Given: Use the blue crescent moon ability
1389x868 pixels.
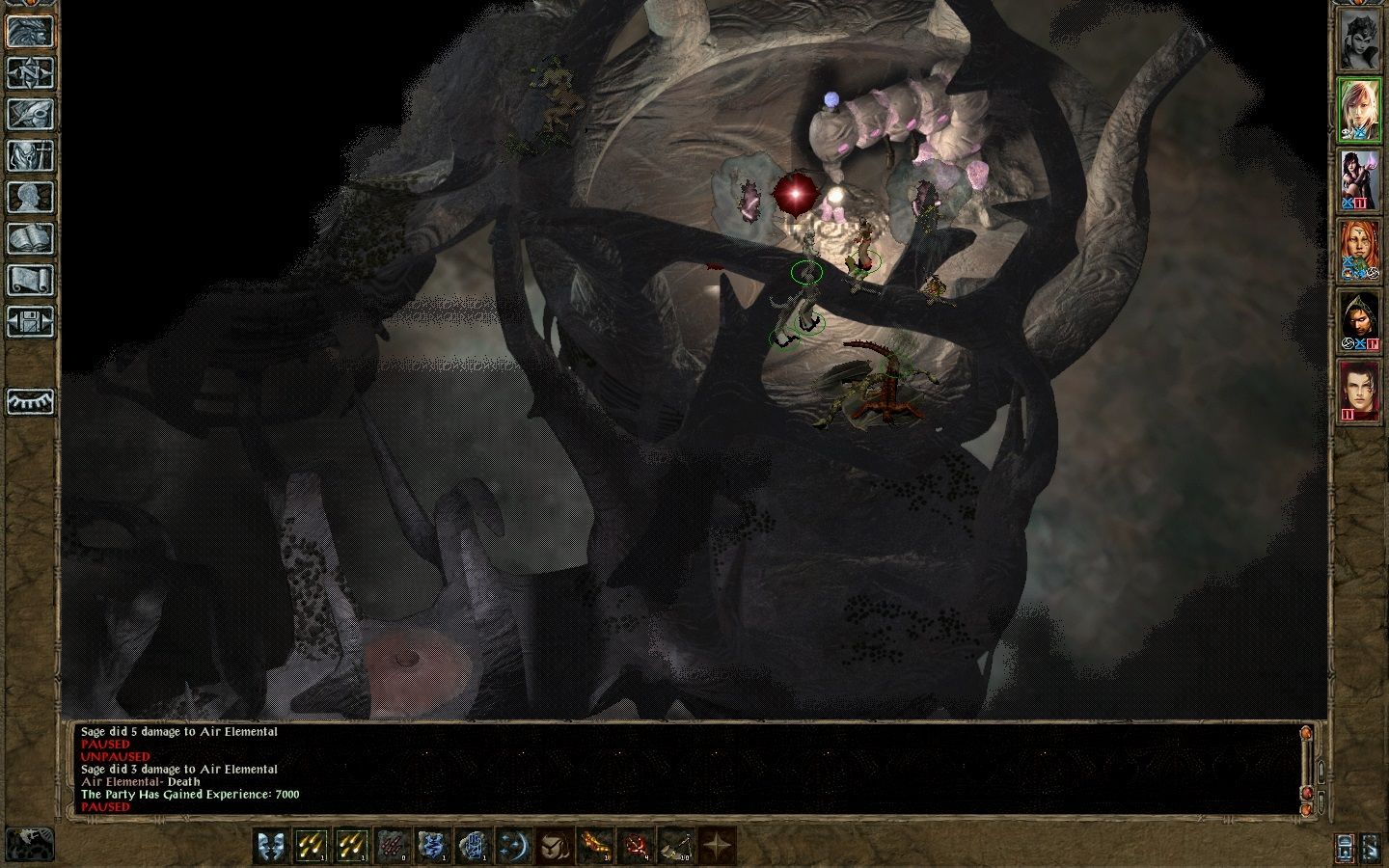Looking at the screenshot, I should point(514,846).
